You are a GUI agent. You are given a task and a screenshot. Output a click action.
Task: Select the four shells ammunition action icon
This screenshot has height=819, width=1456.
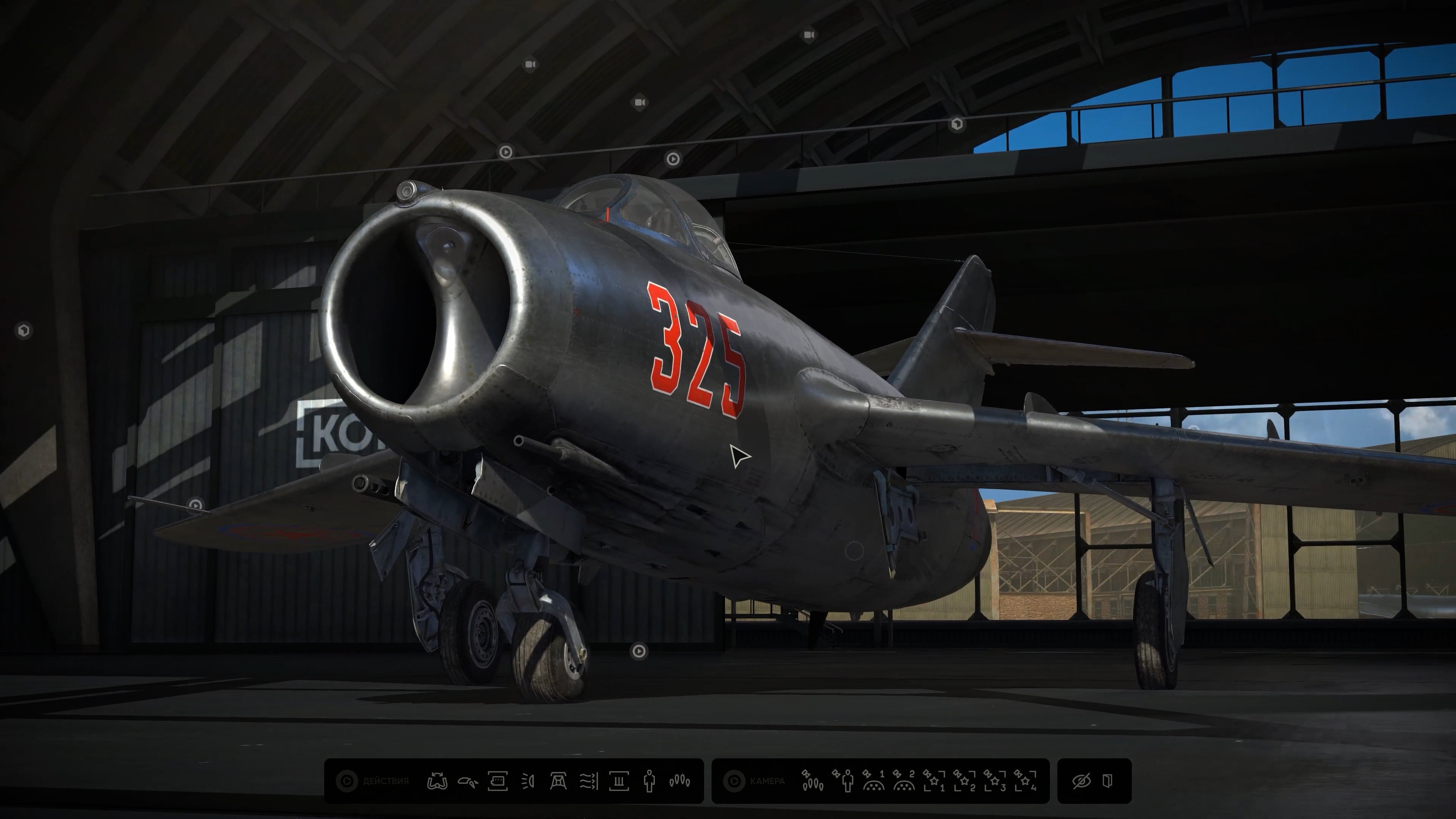click(679, 781)
